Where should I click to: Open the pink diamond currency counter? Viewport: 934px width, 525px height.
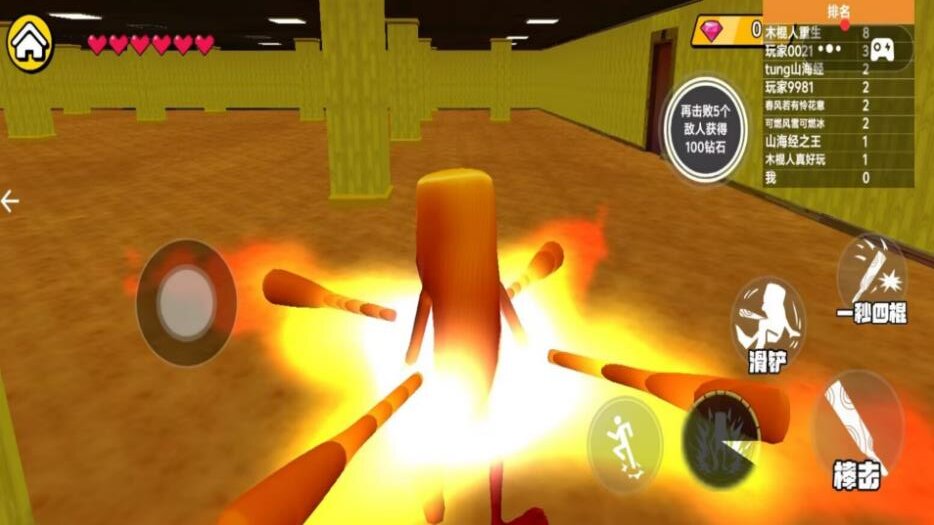point(727,30)
